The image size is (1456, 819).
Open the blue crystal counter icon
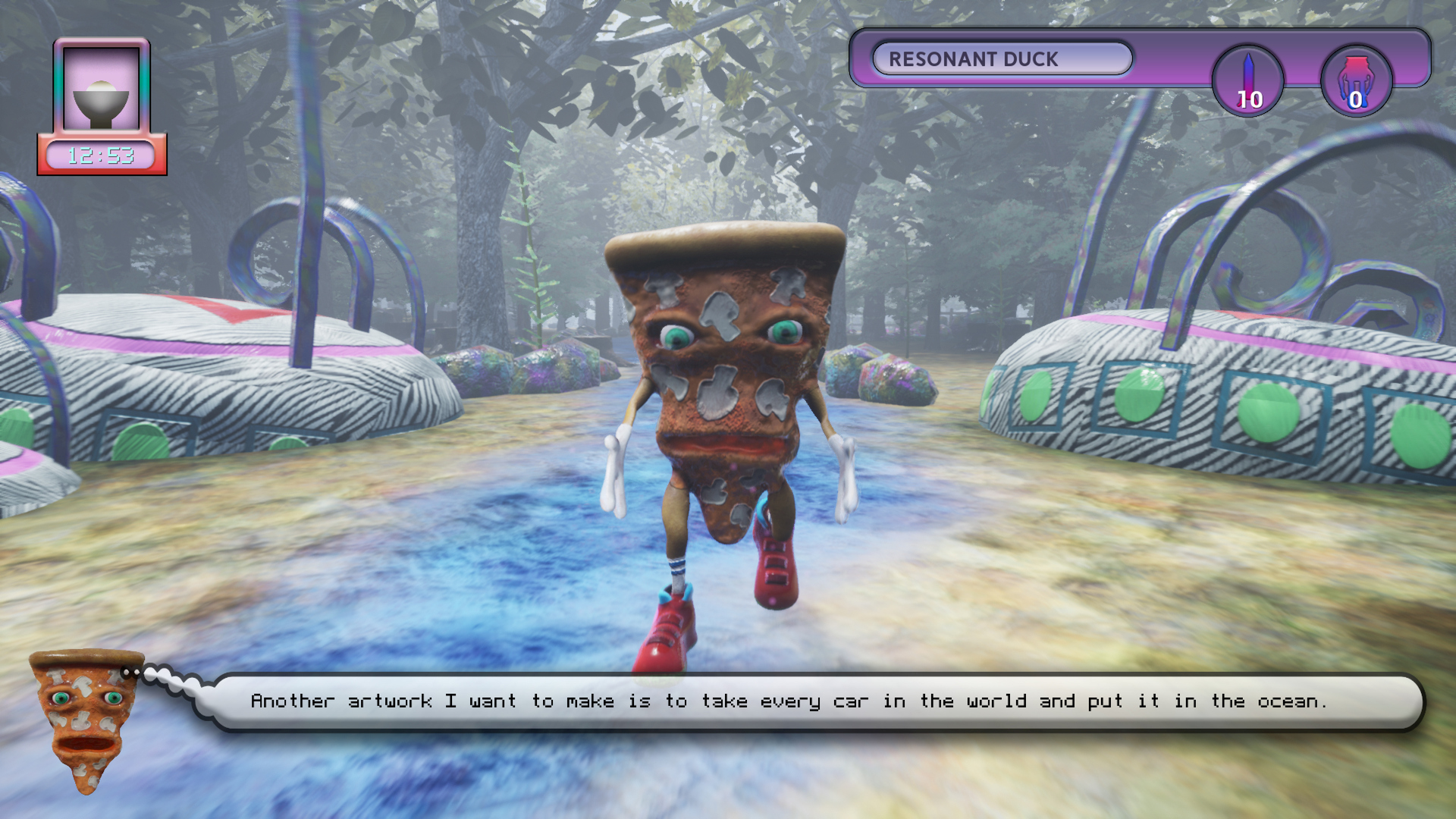tap(1248, 81)
